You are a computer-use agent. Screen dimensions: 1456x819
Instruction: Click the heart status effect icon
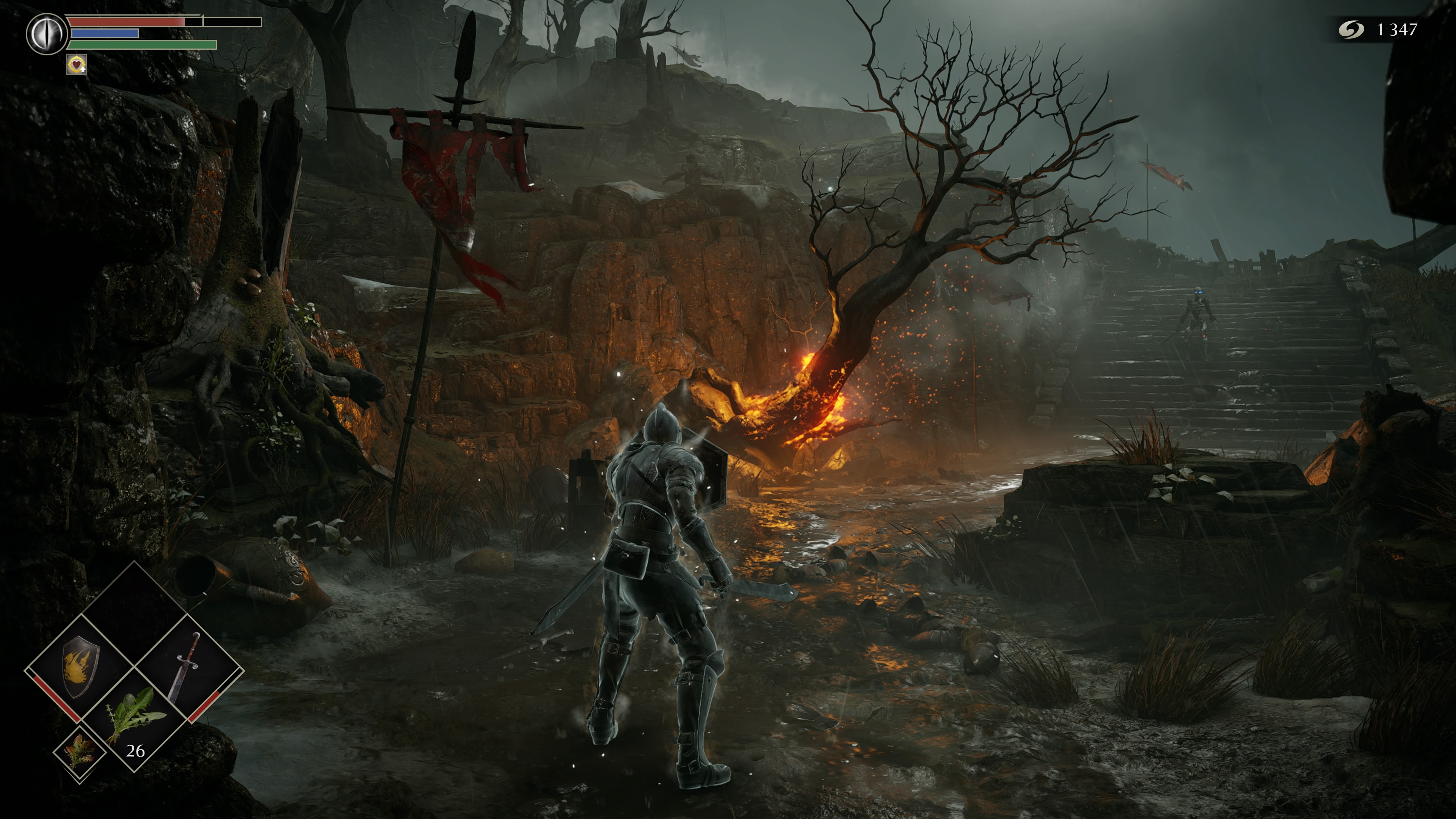(76, 64)
